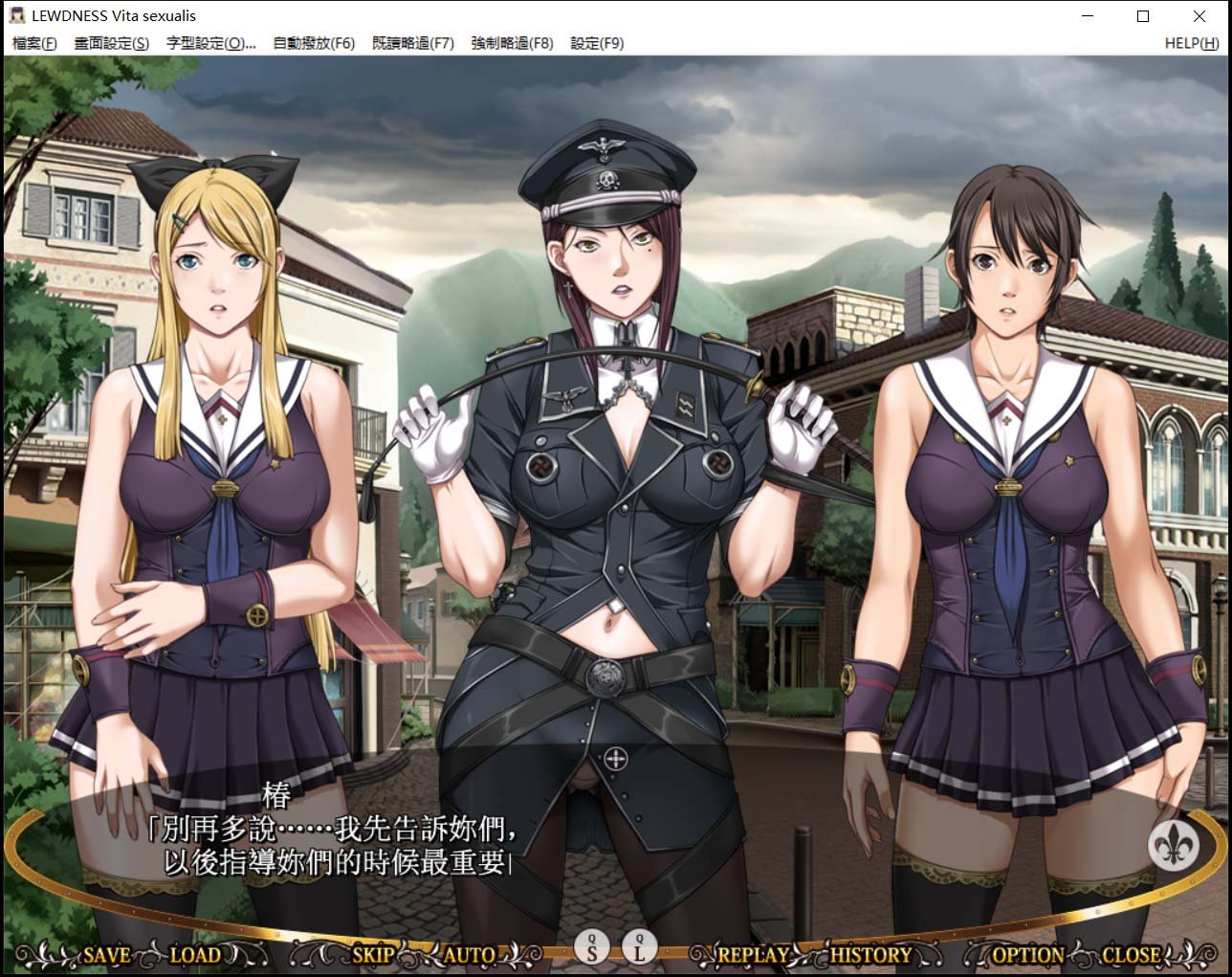Toggle SKIP mode on
The height and width of the screenshot is (977, 1232).
[372, 955]
